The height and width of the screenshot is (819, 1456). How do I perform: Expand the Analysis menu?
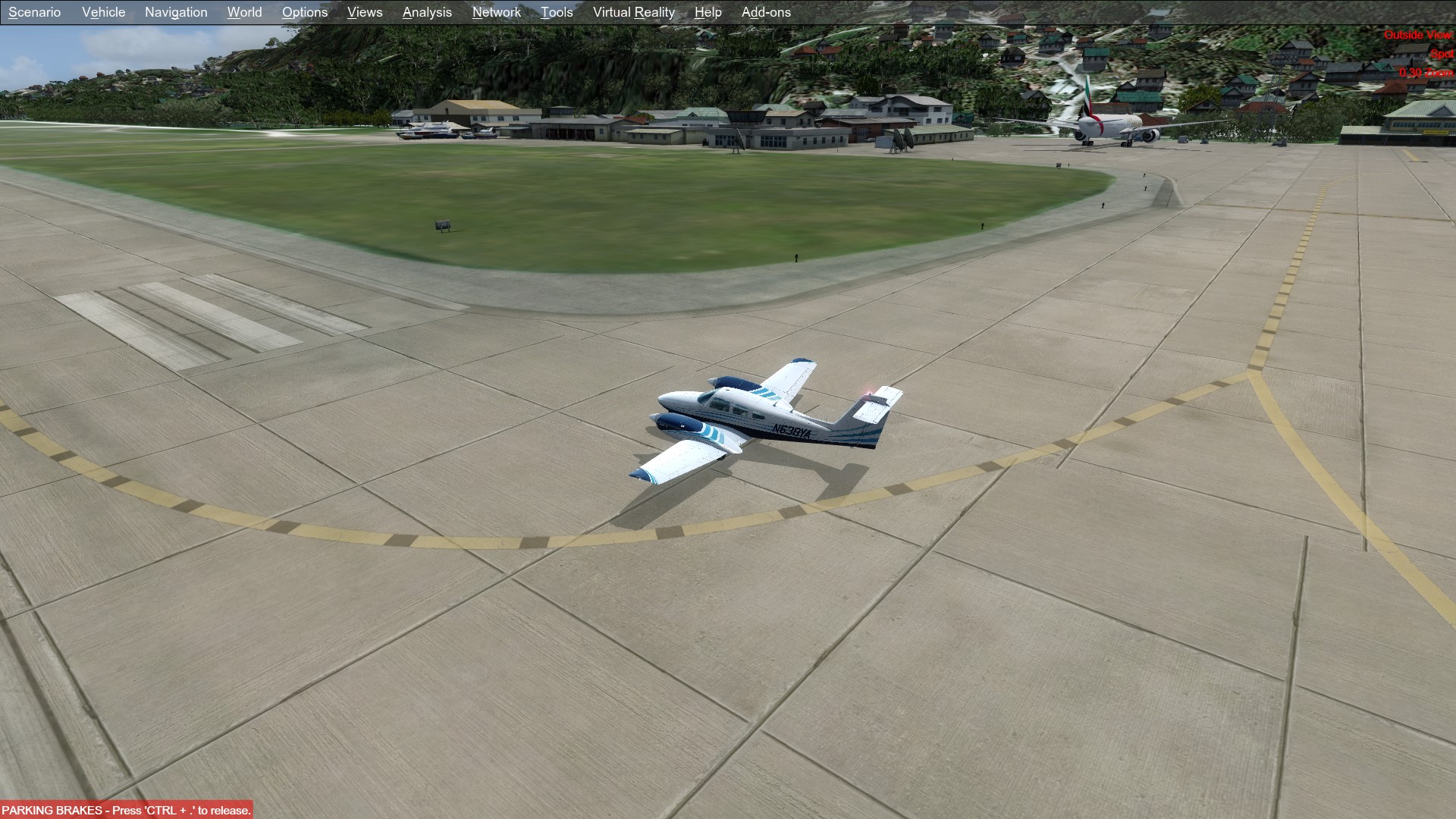pos(427,12)
